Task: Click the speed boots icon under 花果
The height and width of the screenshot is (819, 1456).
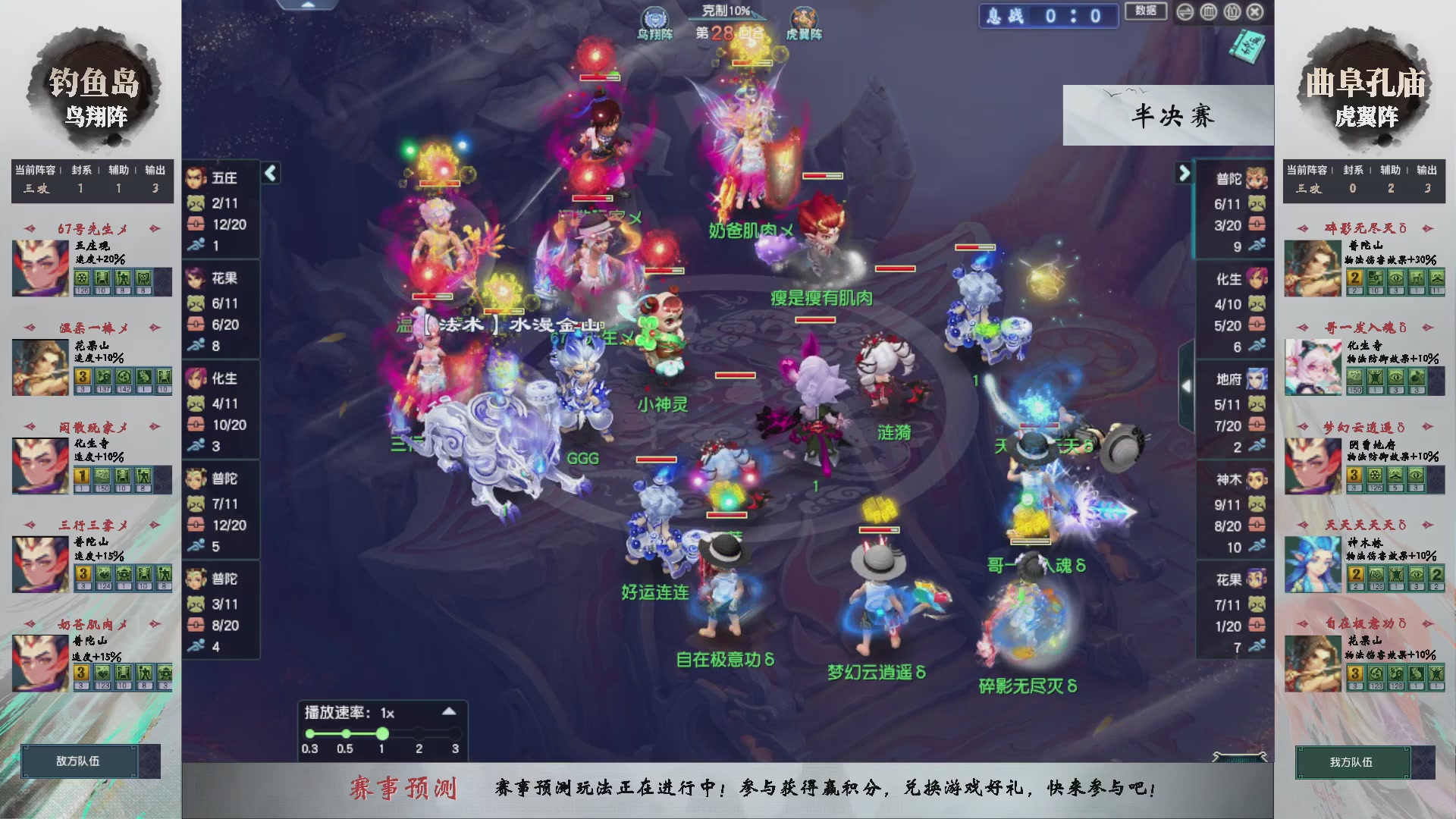Action: tap(196, 344)
